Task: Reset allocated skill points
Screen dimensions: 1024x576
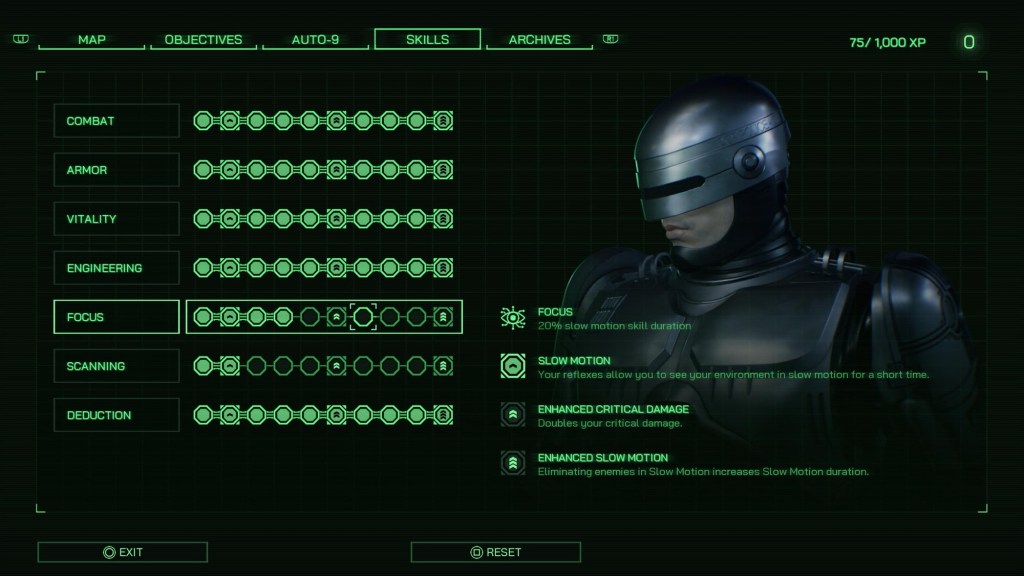Action: (495, 552)
